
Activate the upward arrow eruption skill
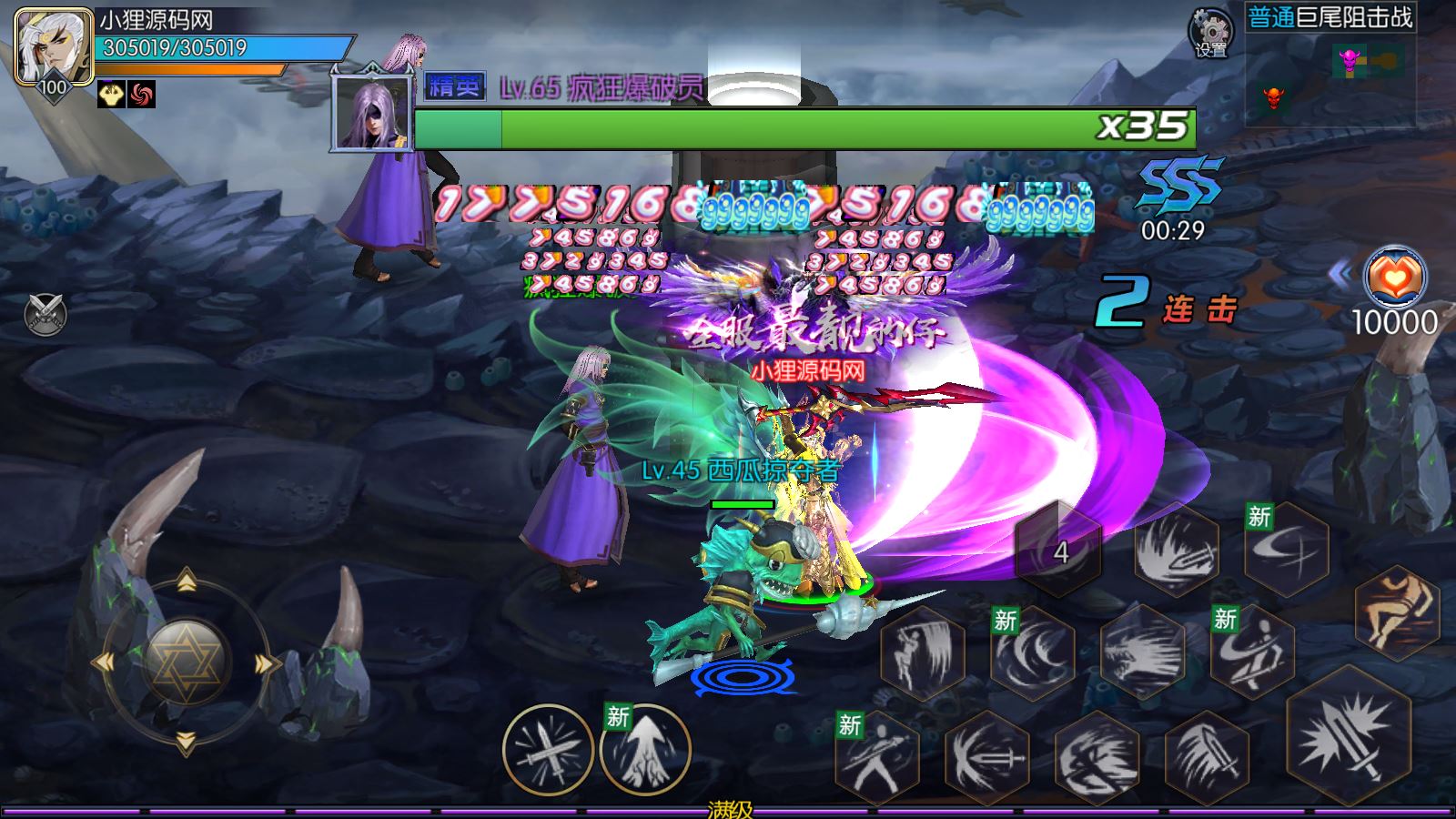pos(644,751)
